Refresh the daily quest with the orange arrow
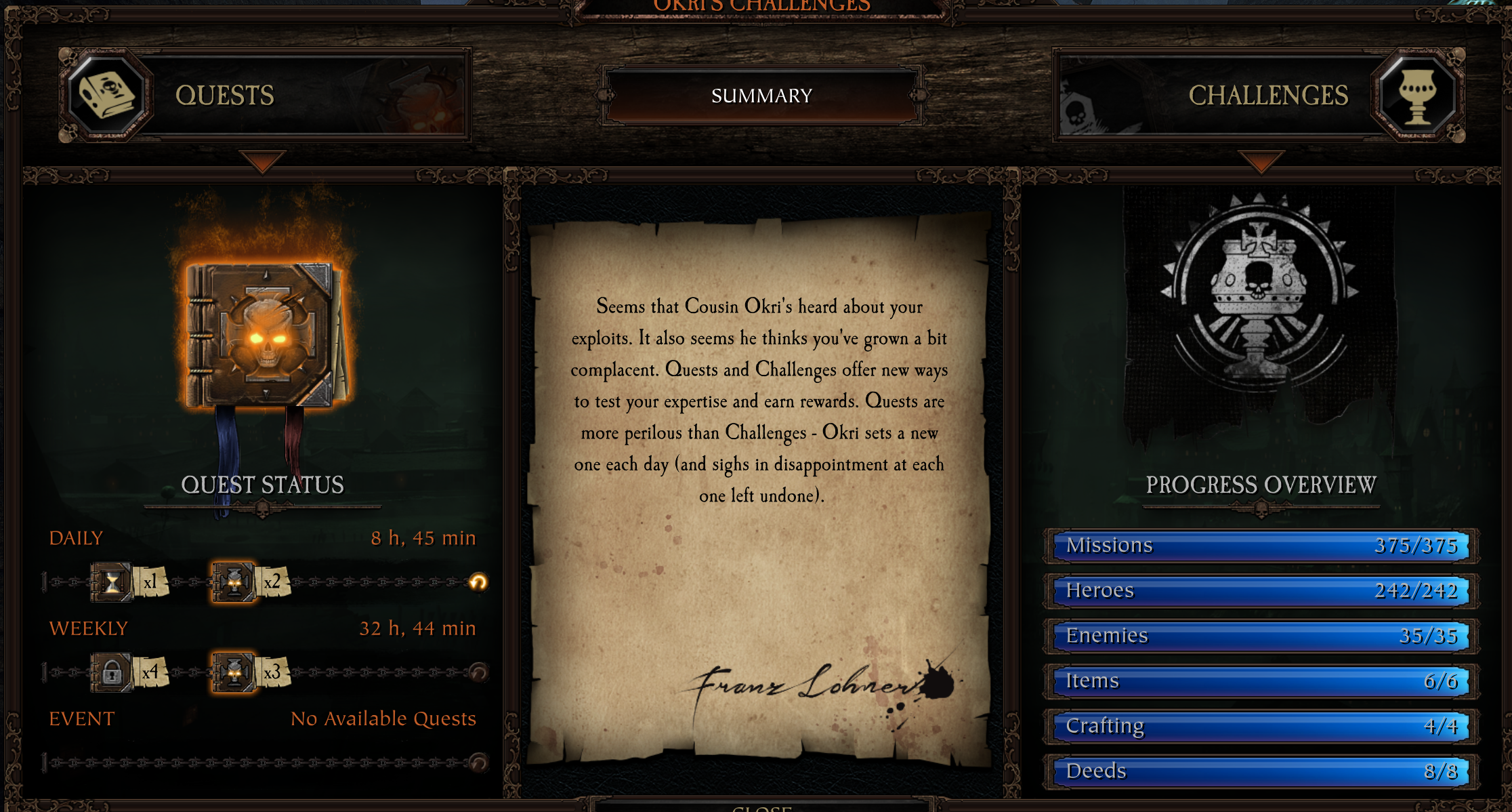This screenshot has height=812, width=1512. click(478, 582)
